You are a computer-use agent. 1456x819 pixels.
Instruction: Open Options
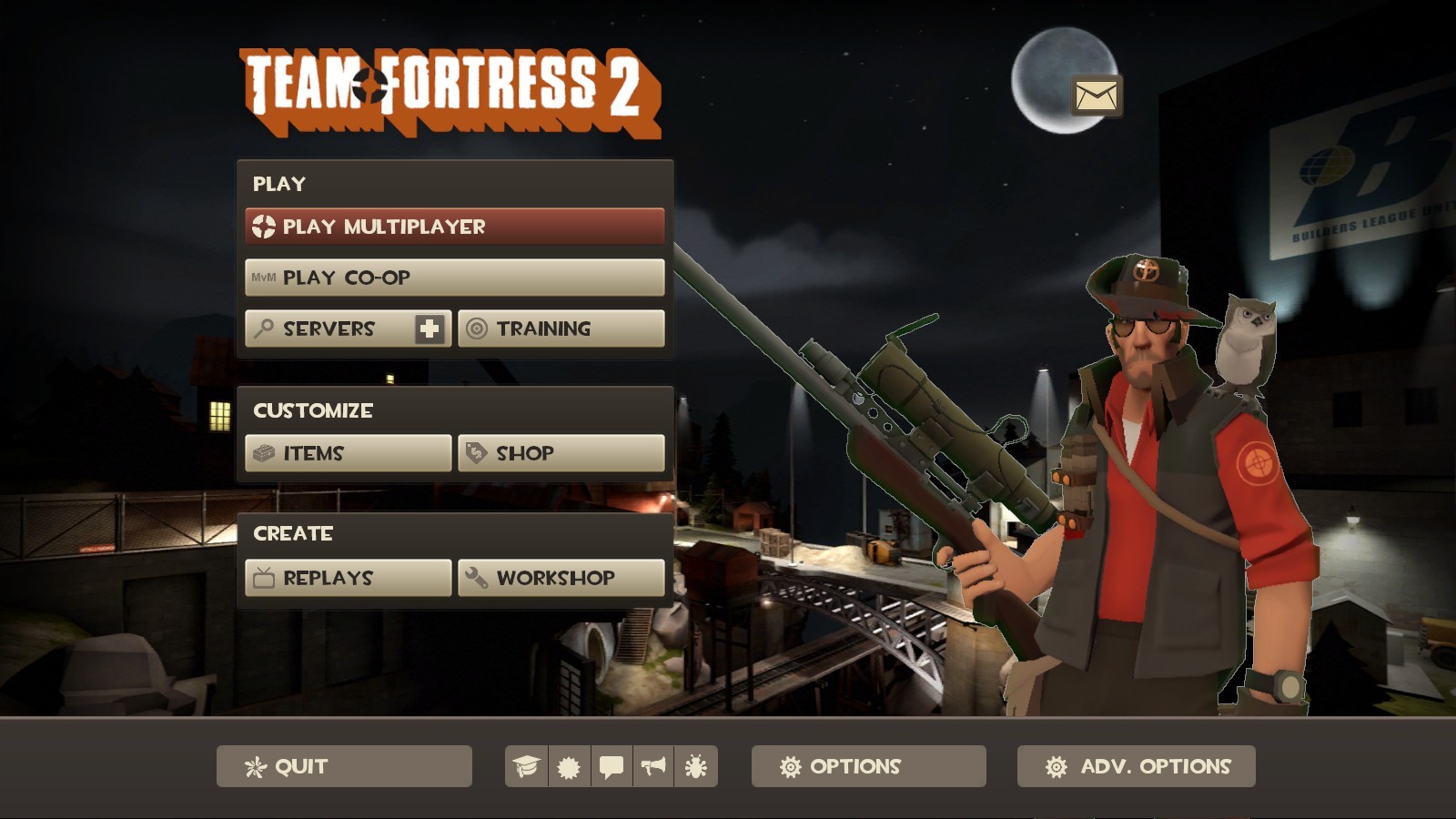pos(866,766)
